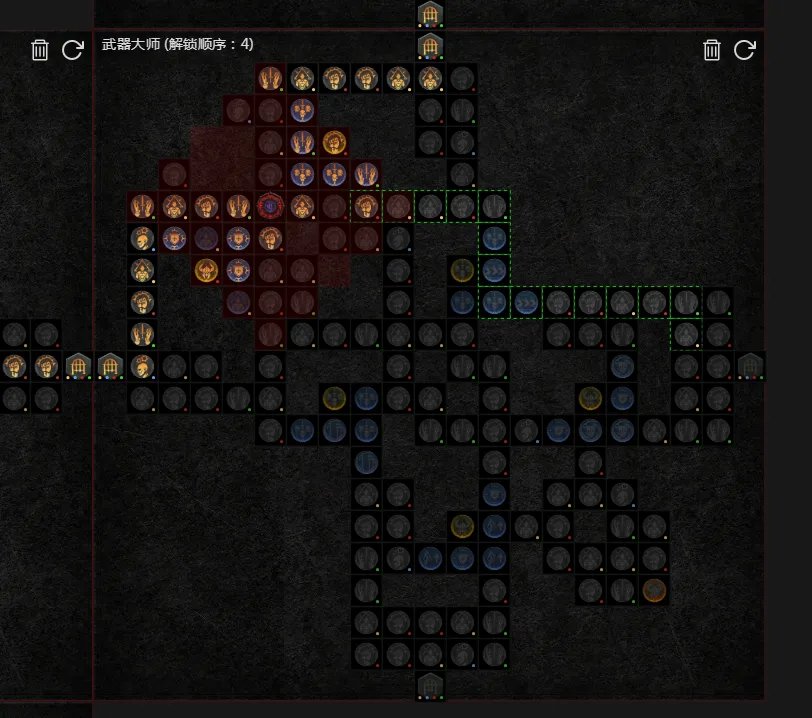This screenshot has width=812, height=718.
Task: Select the gate node on the board's bottom edge
Action: click(430, 686)
